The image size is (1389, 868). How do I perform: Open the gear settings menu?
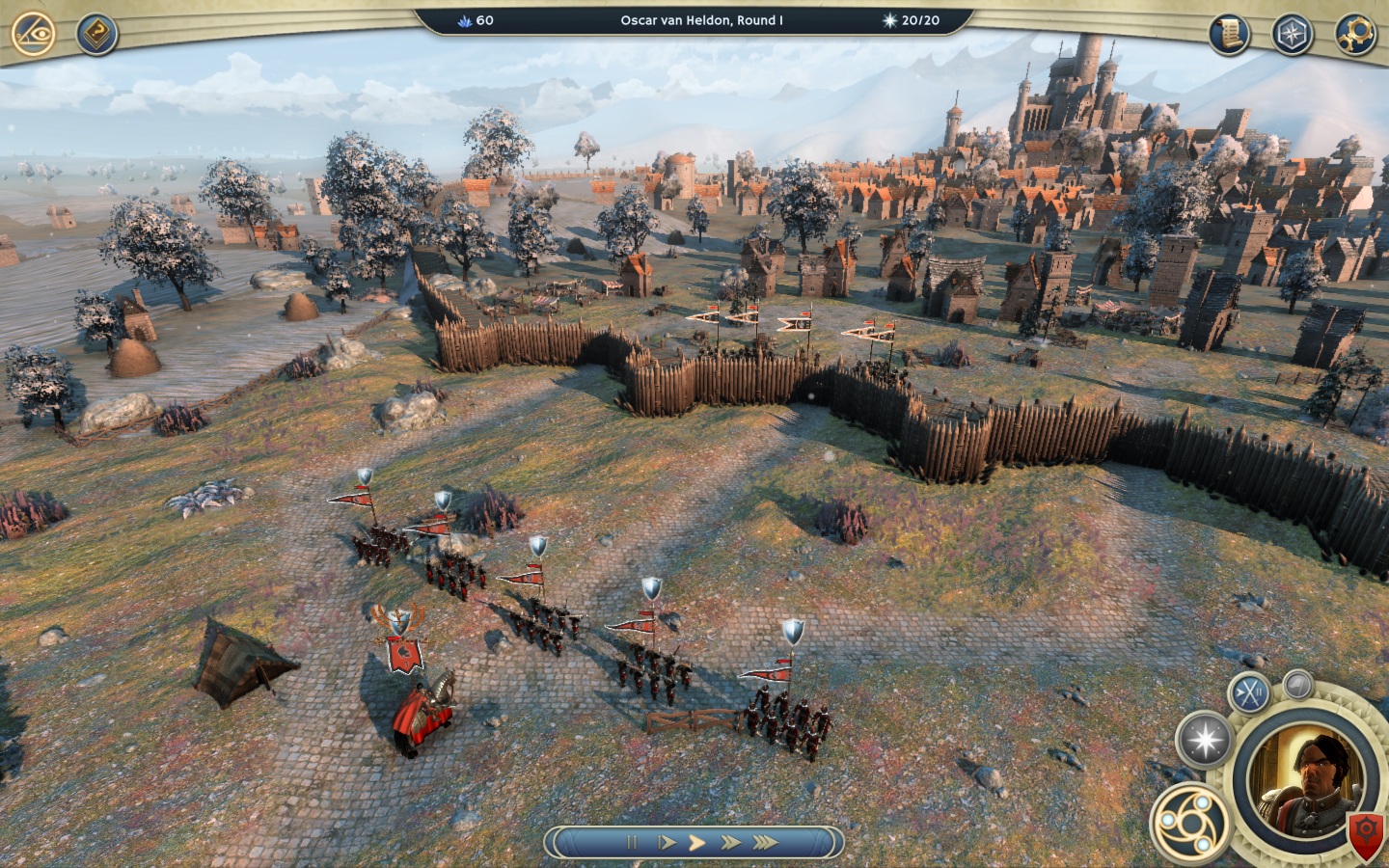1354,36
